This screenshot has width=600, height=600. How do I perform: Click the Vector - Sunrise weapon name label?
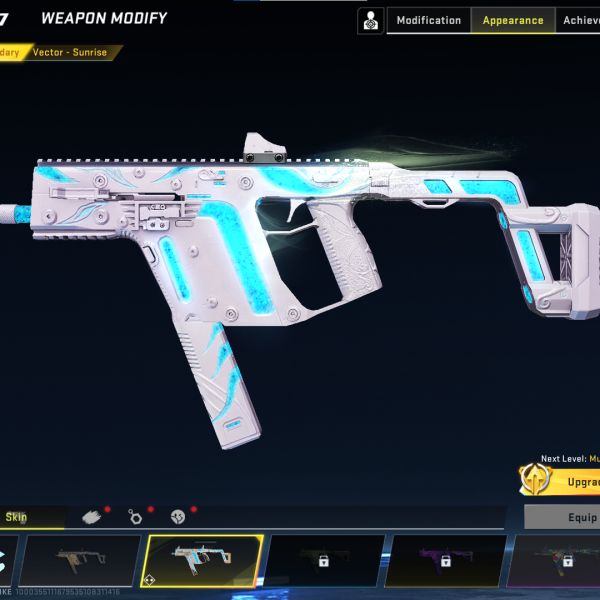point(72,52)
